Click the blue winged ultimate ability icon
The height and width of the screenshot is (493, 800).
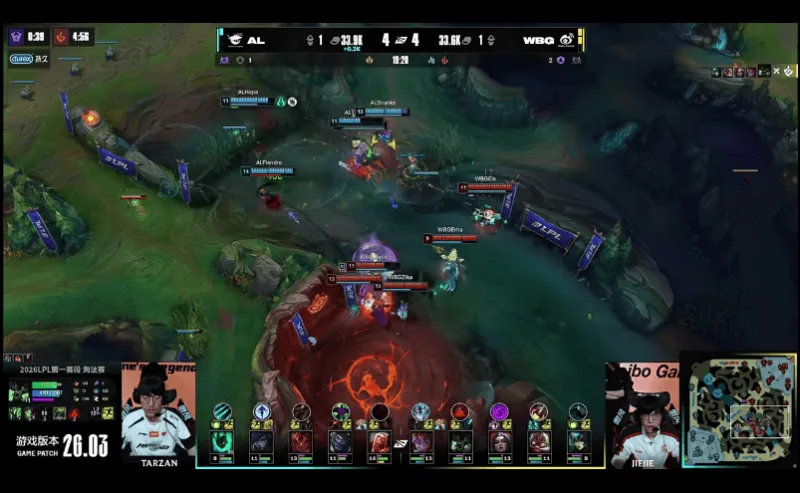(261, 412)
